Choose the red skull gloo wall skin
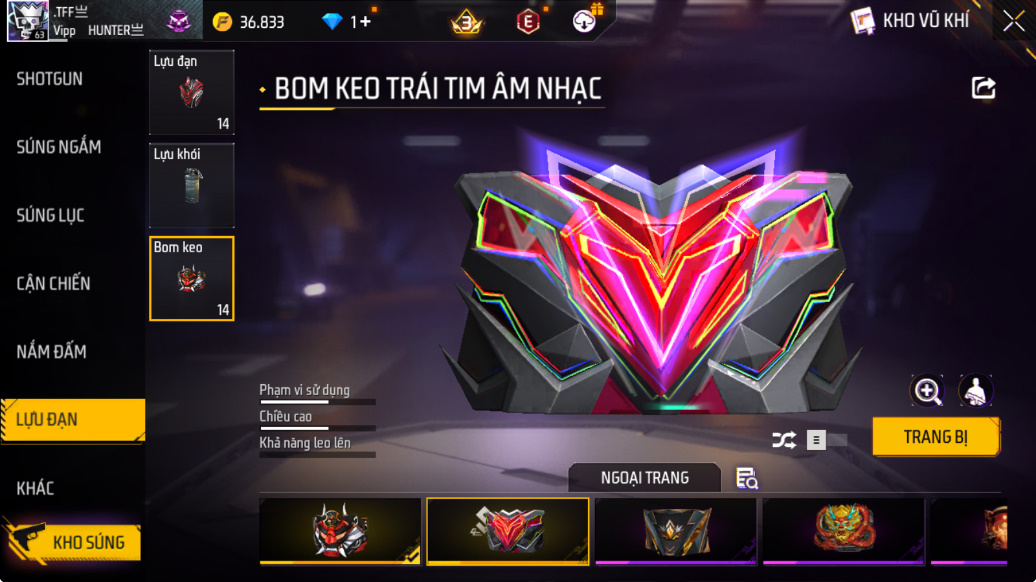Screen dimensions: 1036x582 [x=340, y=530]
